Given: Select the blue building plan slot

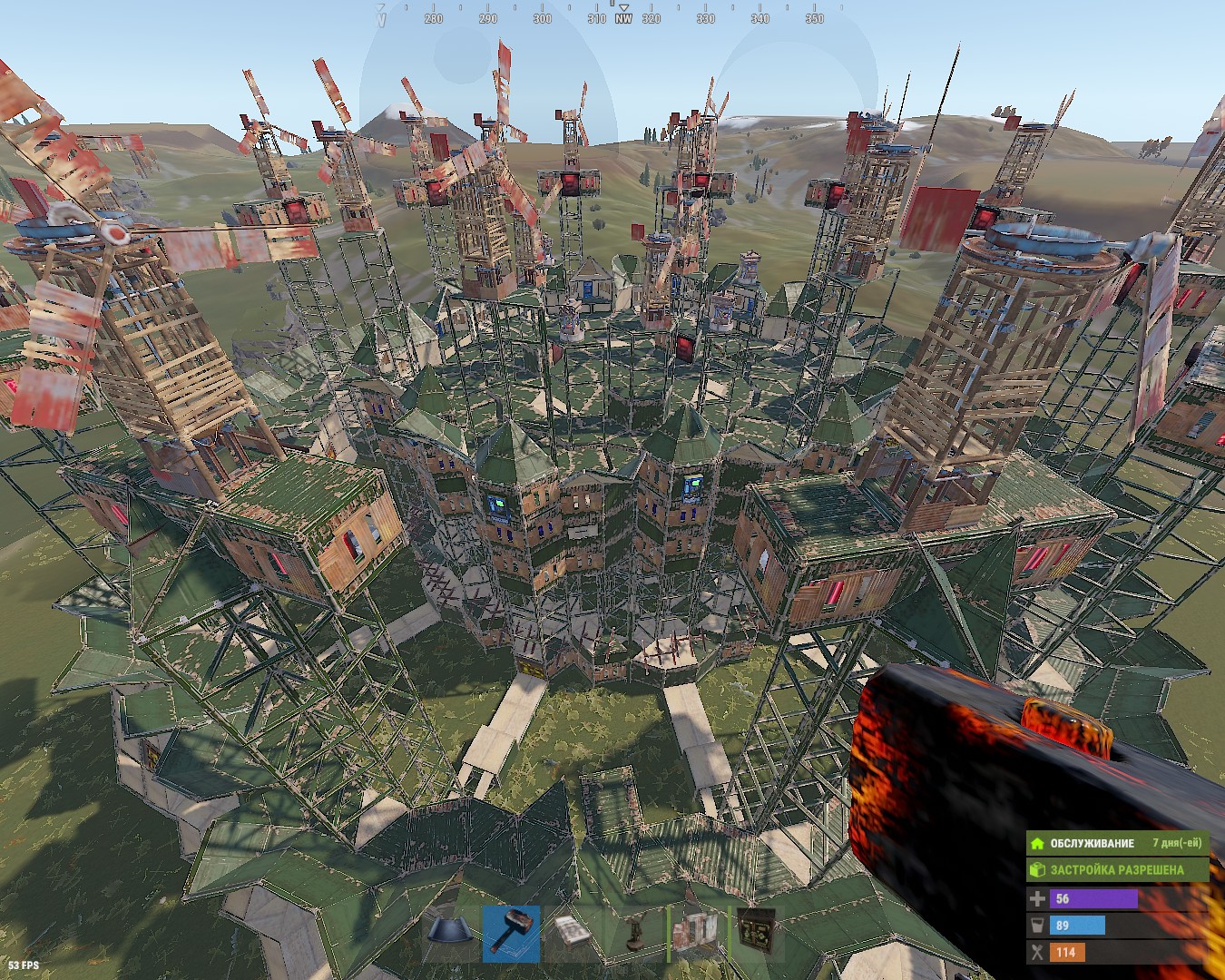Looking at the screenshot, I should click(x=450, y=933).
